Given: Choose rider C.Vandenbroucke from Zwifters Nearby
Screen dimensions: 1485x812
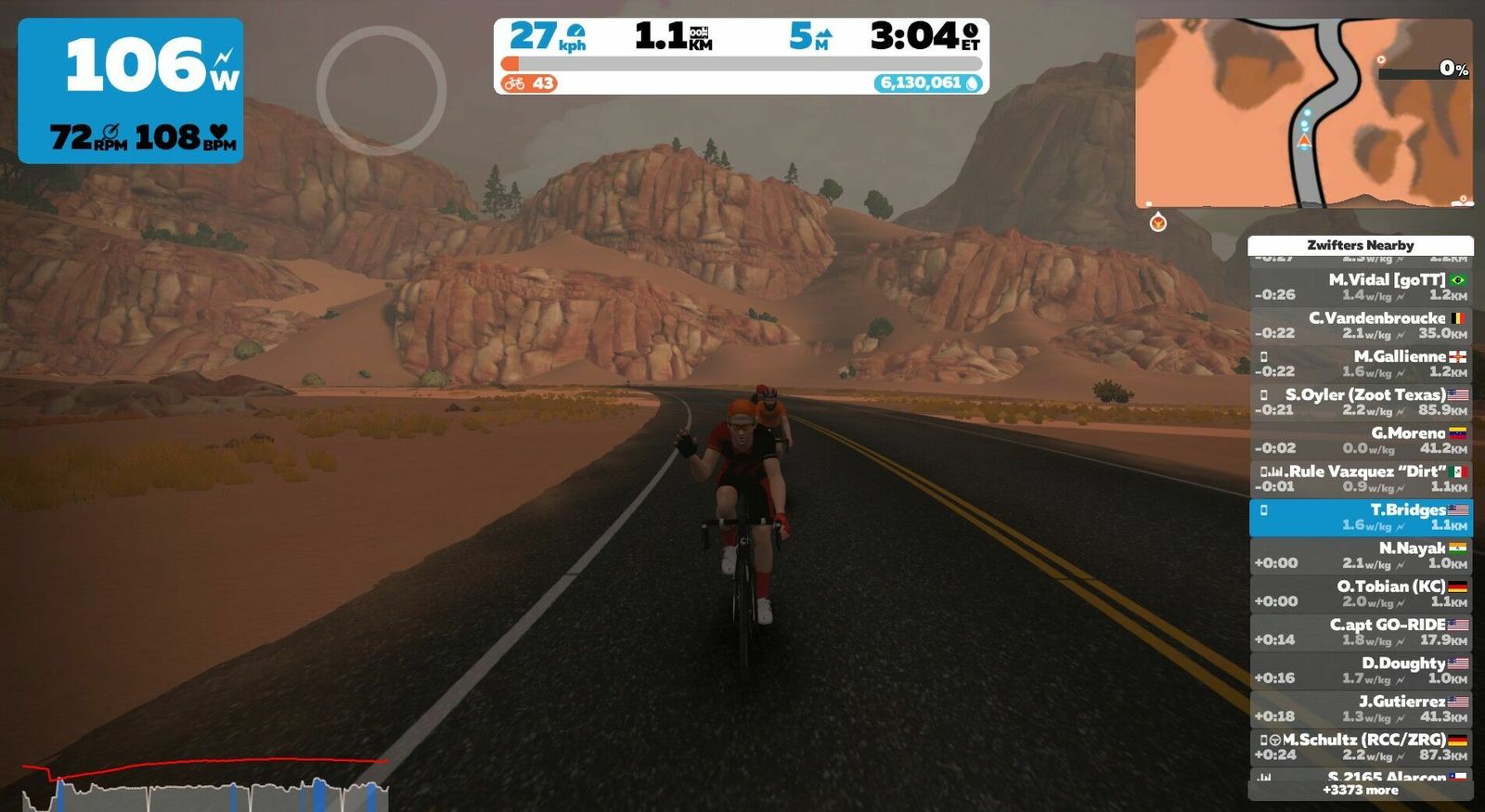Looking at the screenshot, I should point(1360,325).
